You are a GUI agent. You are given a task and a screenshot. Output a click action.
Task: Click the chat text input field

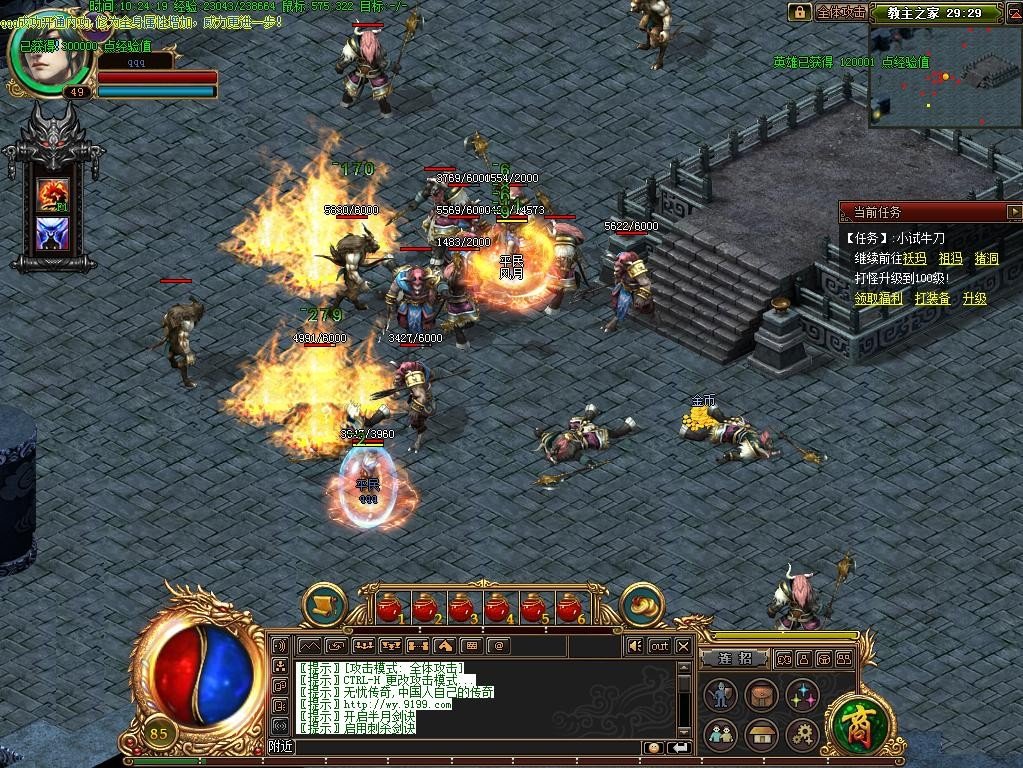point(470,747)
